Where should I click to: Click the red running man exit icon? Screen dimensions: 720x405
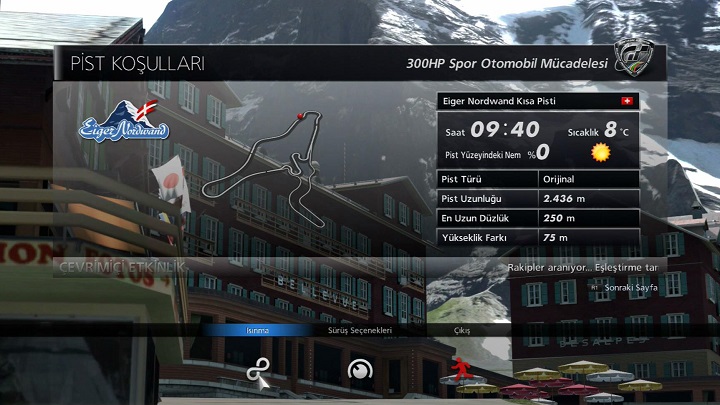[x=460, y=369]
